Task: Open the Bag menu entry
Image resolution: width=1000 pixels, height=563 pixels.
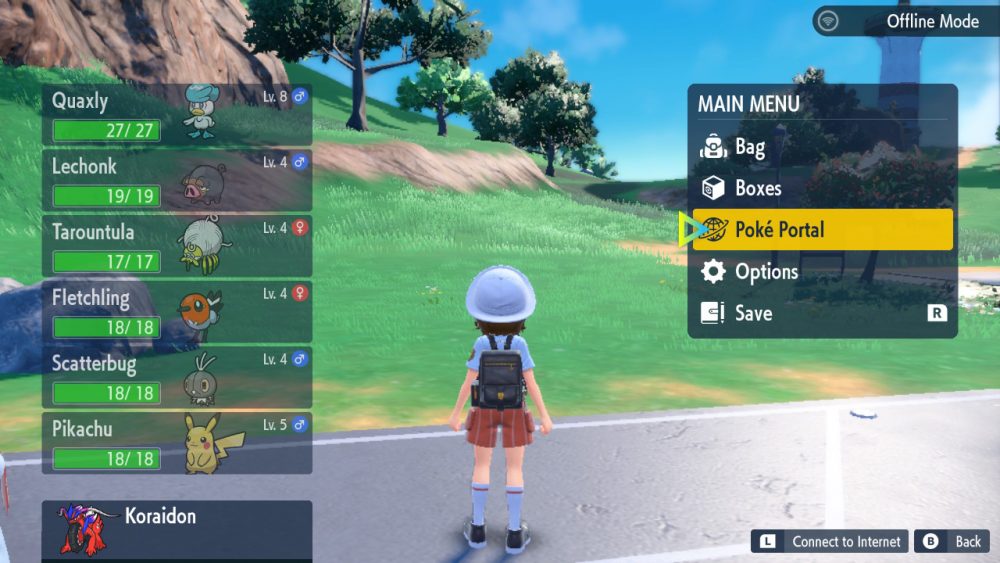Action: (822, 148)
